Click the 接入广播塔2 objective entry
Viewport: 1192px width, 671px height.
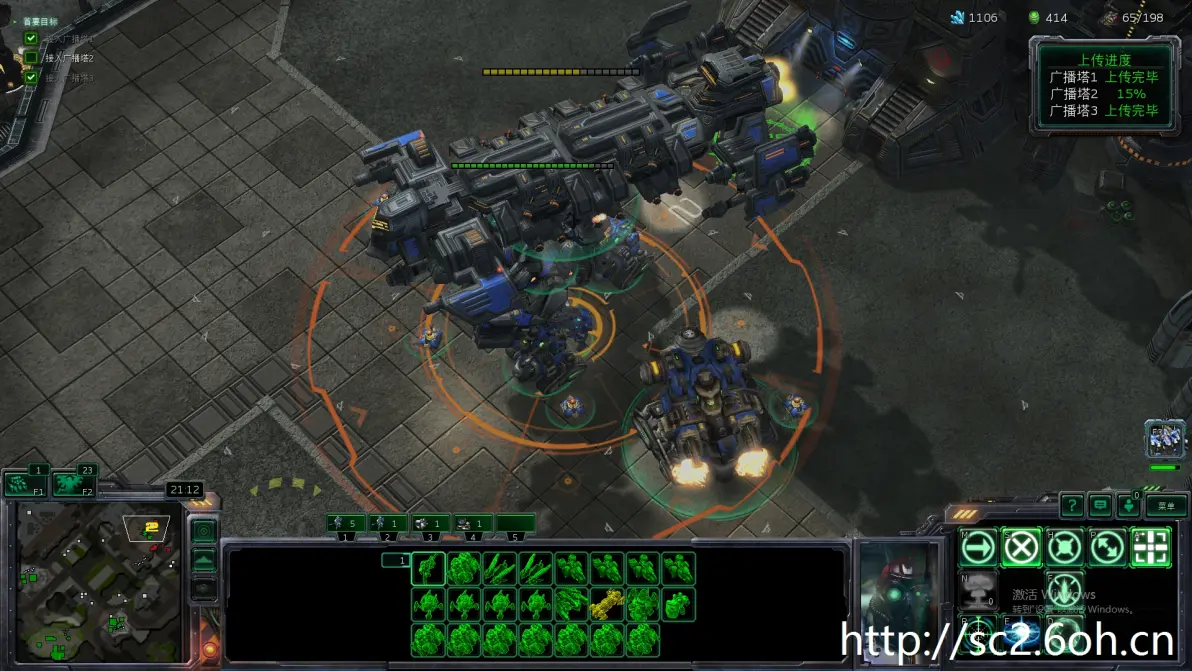click(x=69, y=58)
